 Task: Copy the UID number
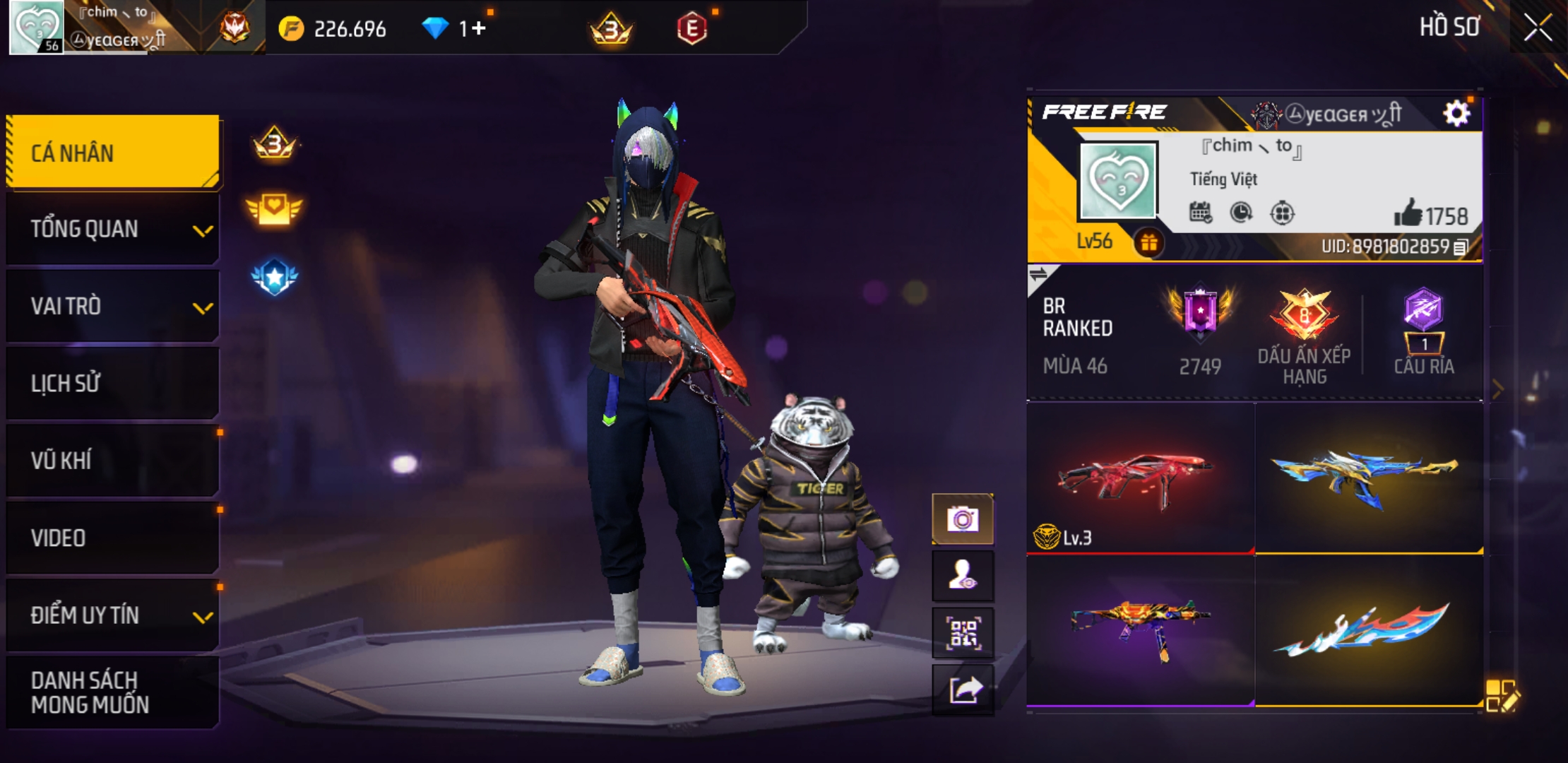tap(1461, 247)
